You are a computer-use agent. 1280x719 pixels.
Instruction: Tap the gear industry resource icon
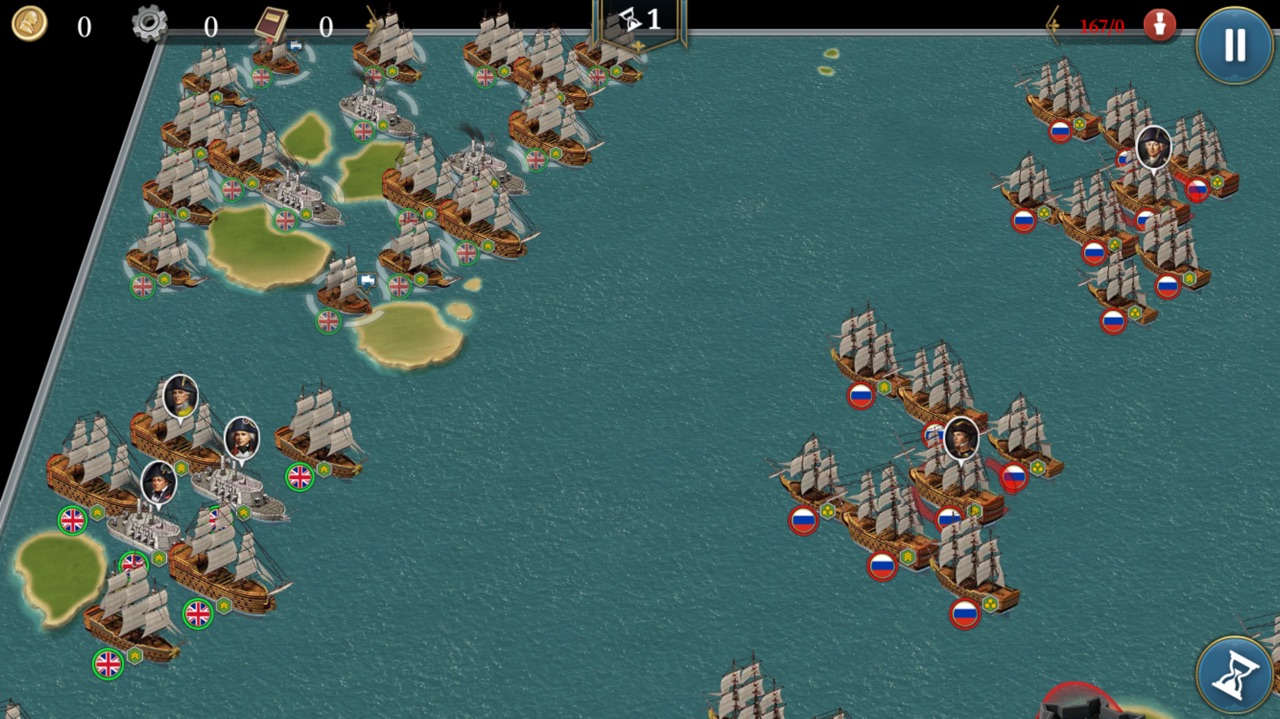150,24
